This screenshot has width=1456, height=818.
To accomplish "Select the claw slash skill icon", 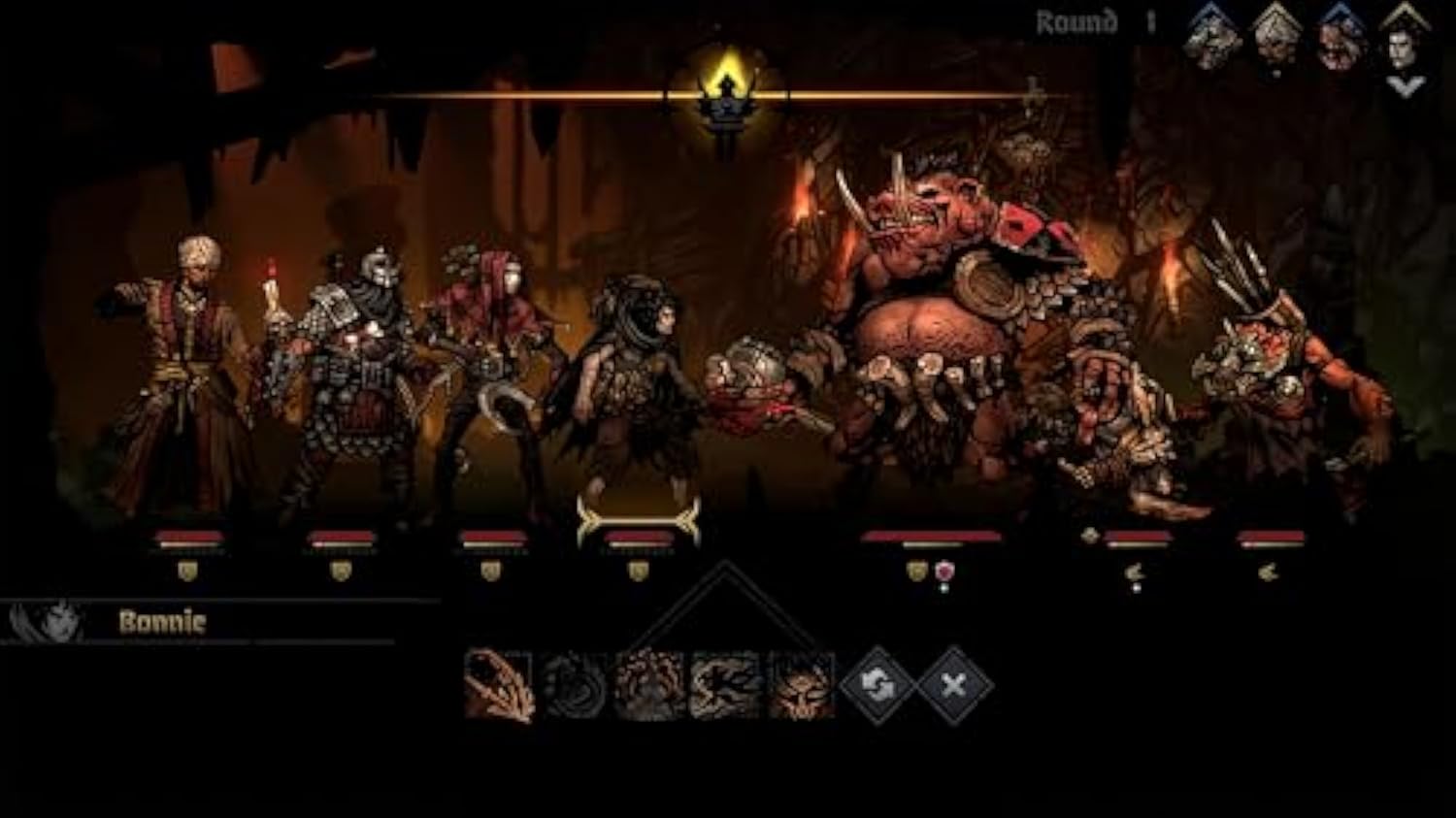I will [499, 685].
